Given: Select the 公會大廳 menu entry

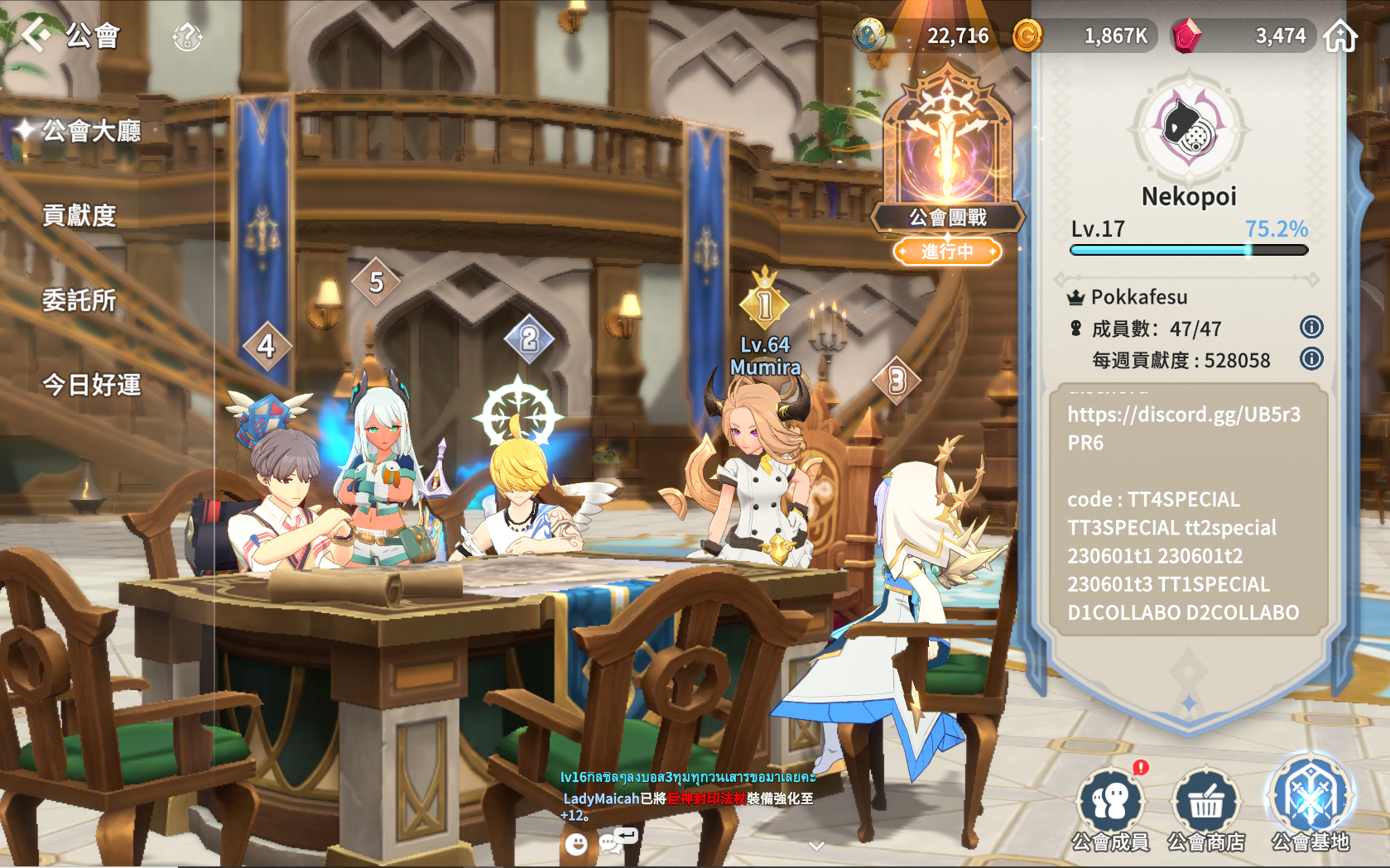Looking at the screenshot, I should point(91,131).
